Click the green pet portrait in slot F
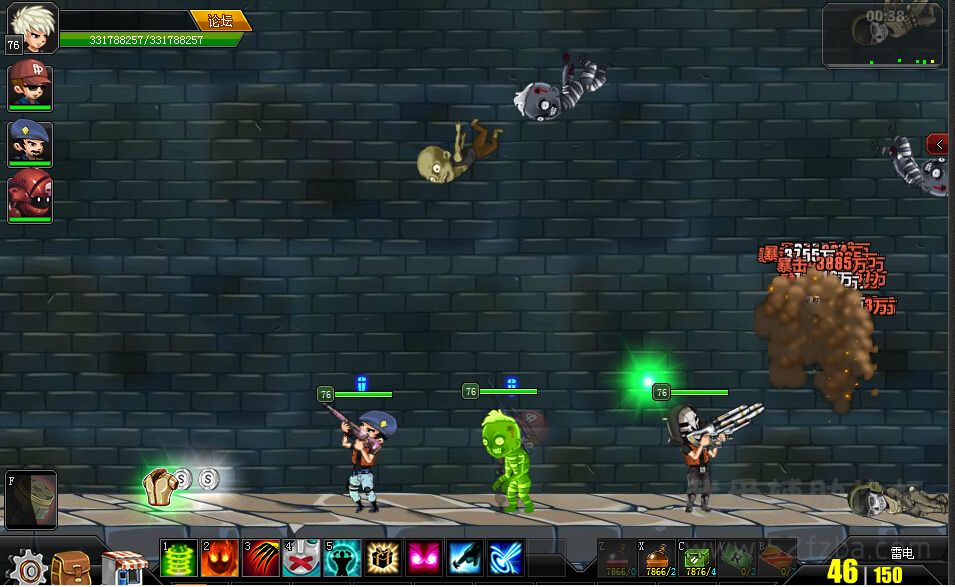Image resolution: width=955 pixels, height=587 pixels. pos(30,497)
